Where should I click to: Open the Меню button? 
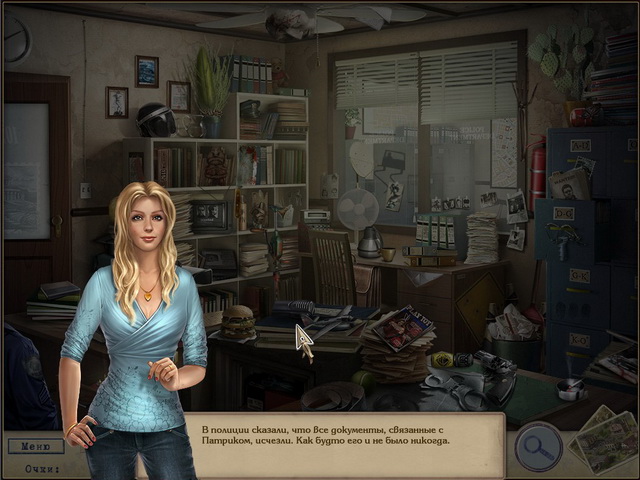pyautogui.click(x=35, y=446)
